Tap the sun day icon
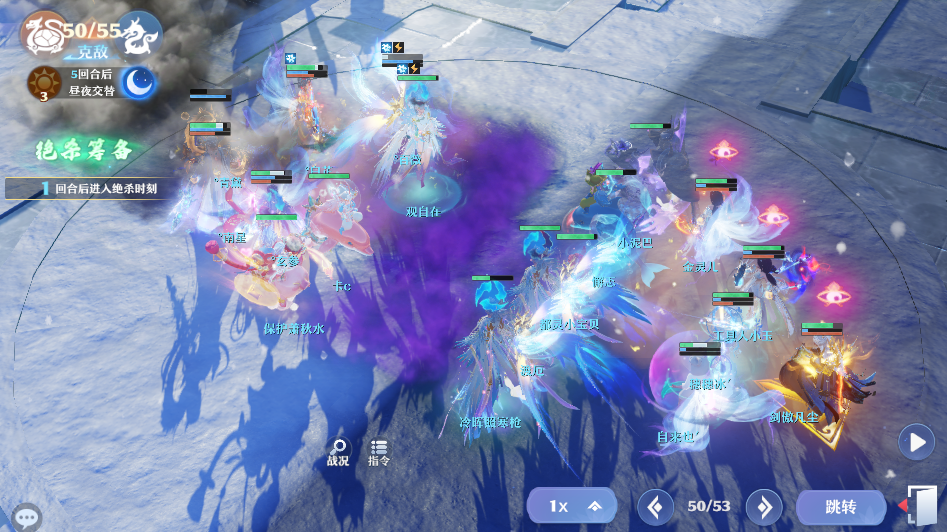 (44, 83)
